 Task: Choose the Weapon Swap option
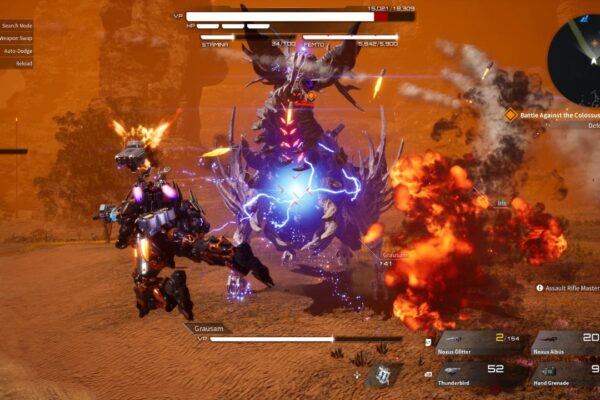[x=17, y=38]
